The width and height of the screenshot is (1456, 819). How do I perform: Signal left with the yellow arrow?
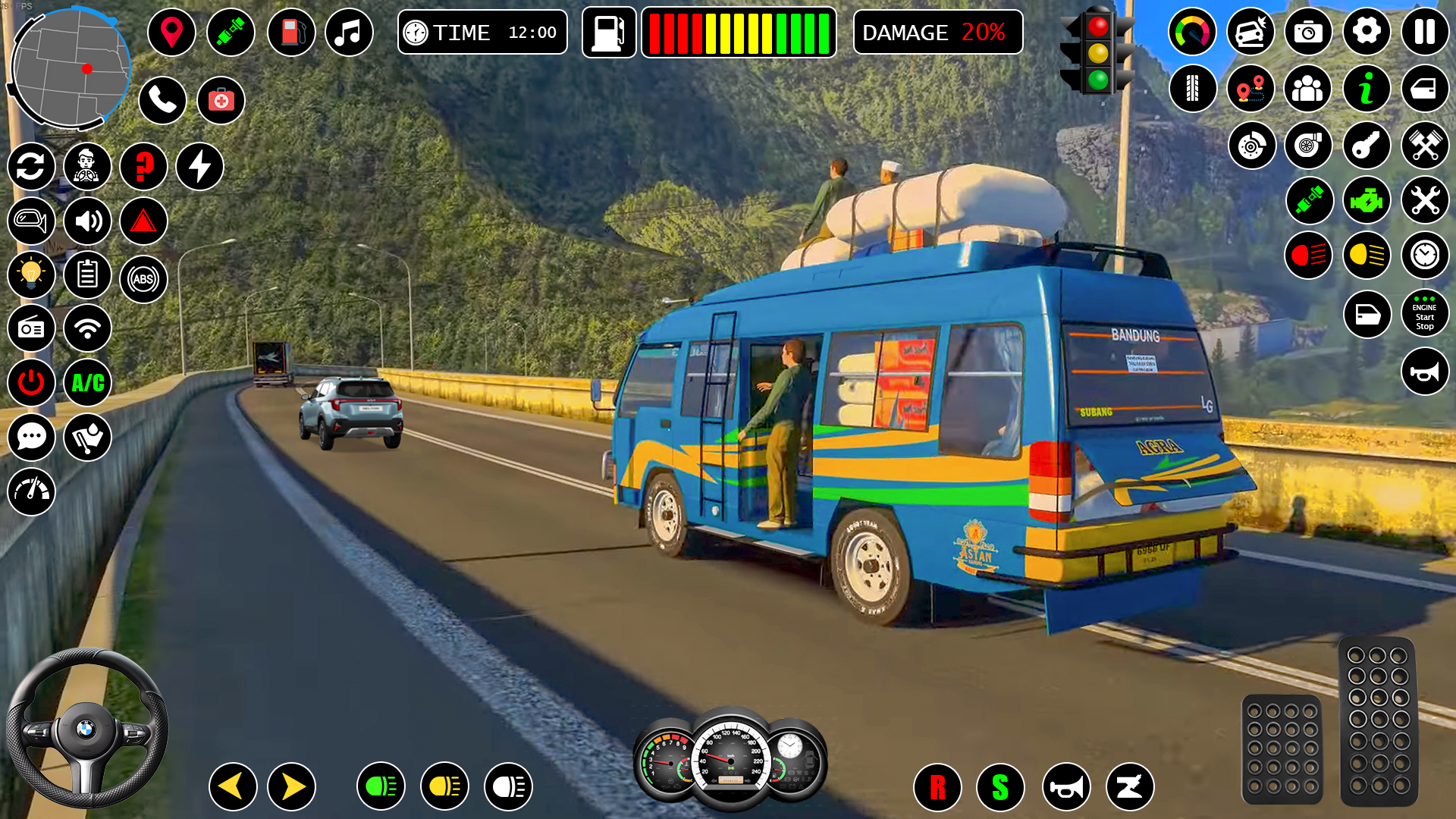232,786
